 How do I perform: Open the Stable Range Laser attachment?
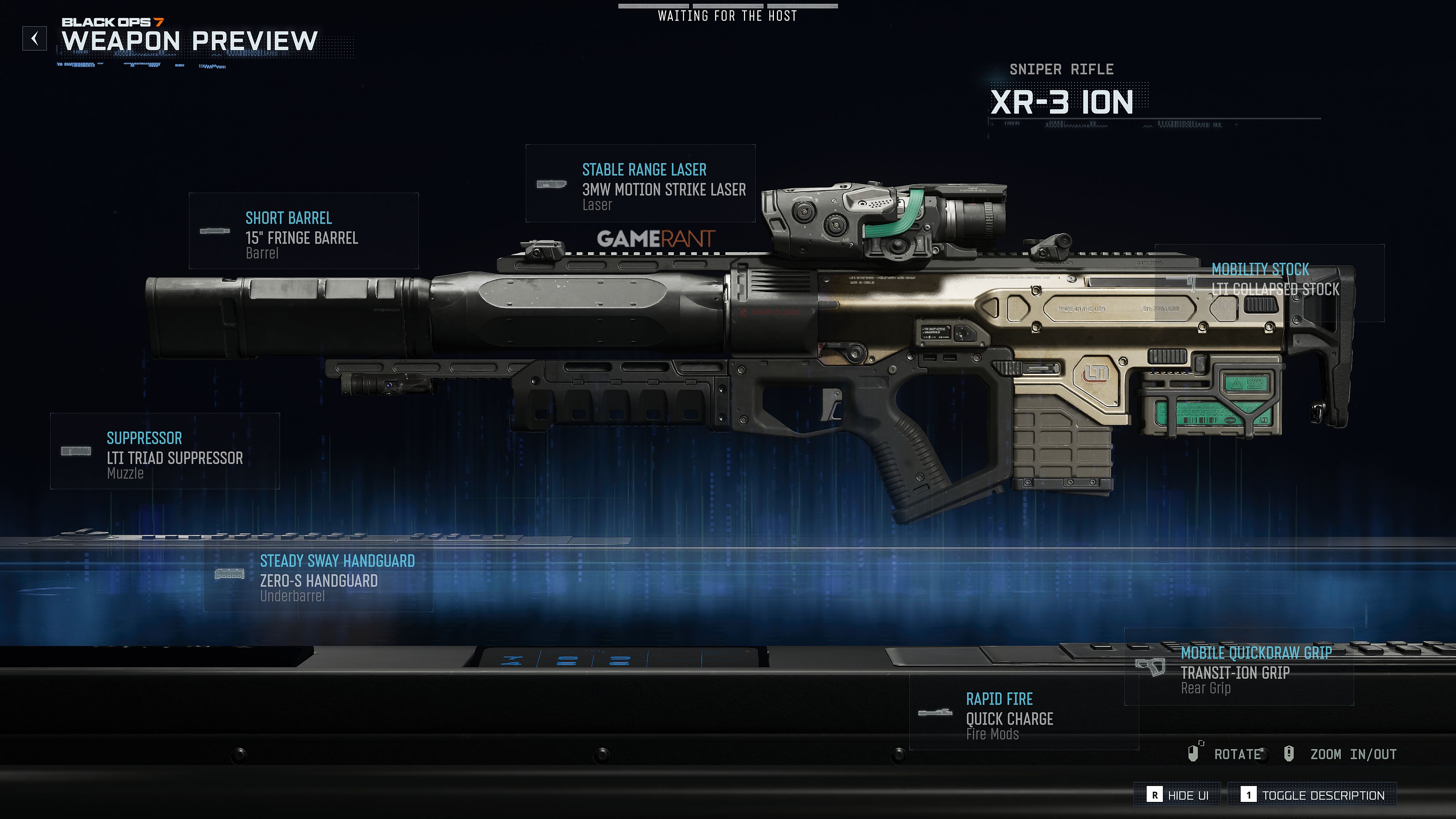(x=640, y=184)
